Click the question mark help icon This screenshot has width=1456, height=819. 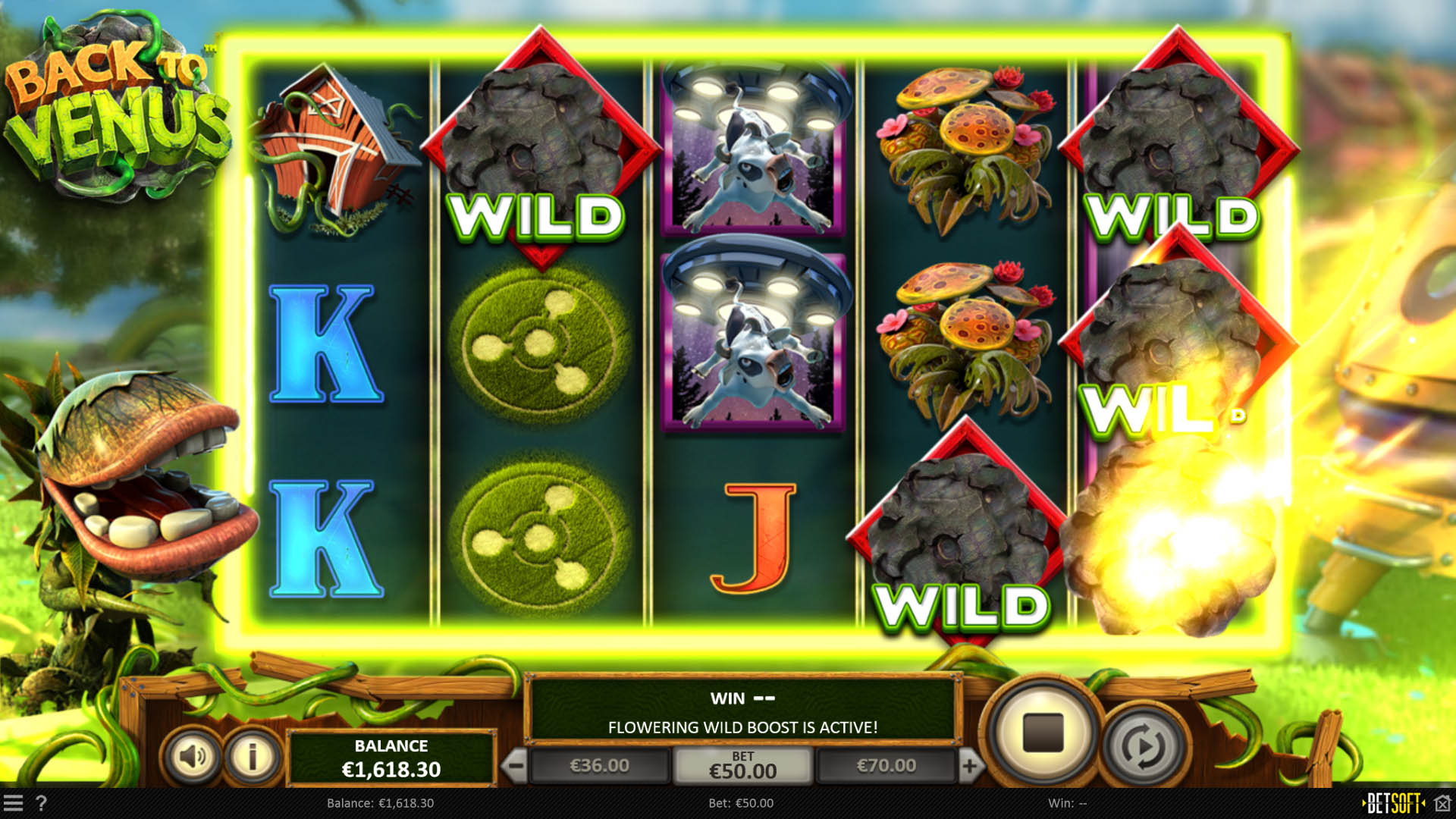[x=42, y=802]
